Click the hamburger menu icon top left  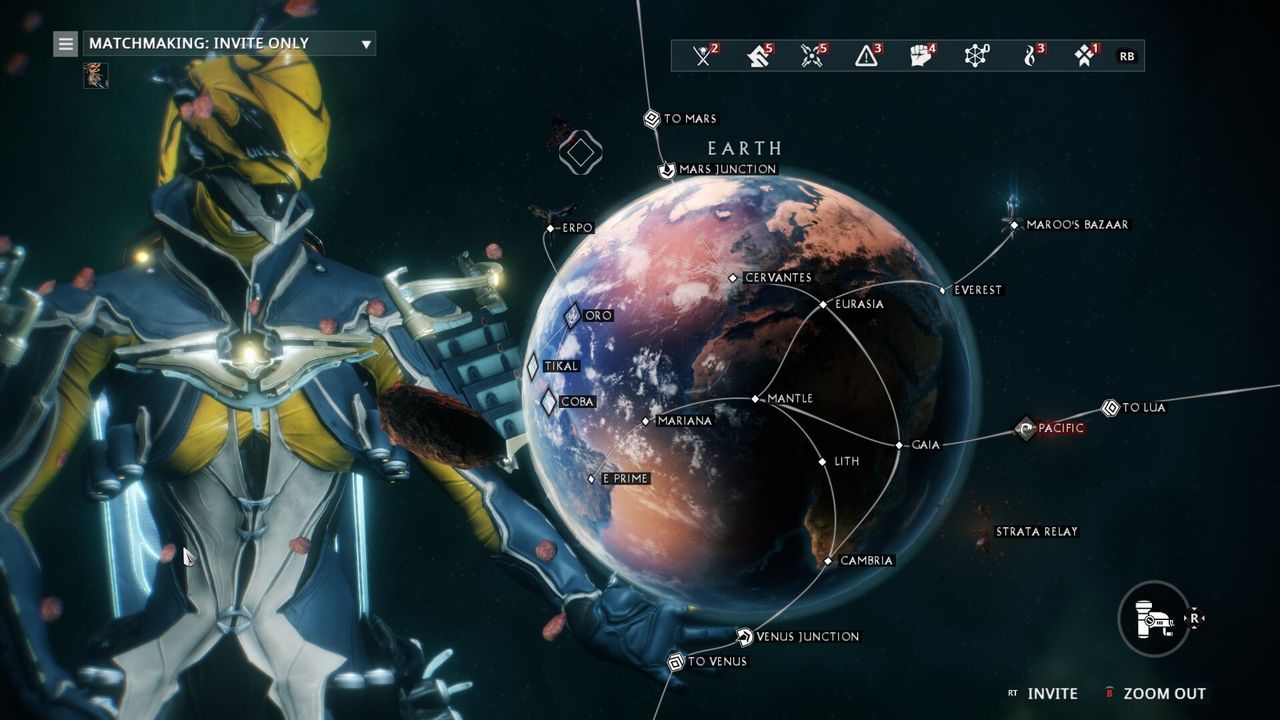tap(66, 43)
